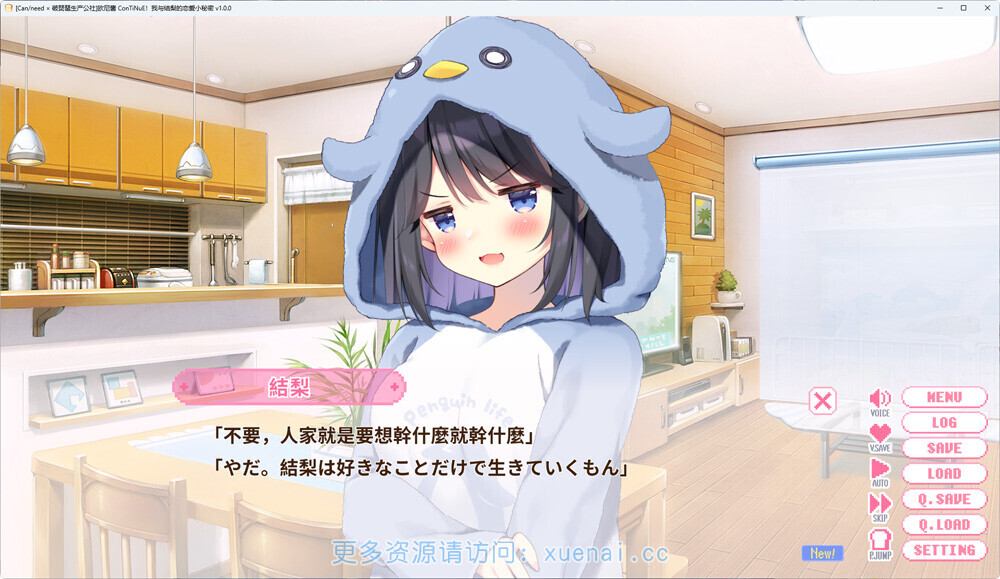This screenshot has height=579, width=1000.
Task: Show the dialogue LOG
Action: click(943, 423)
